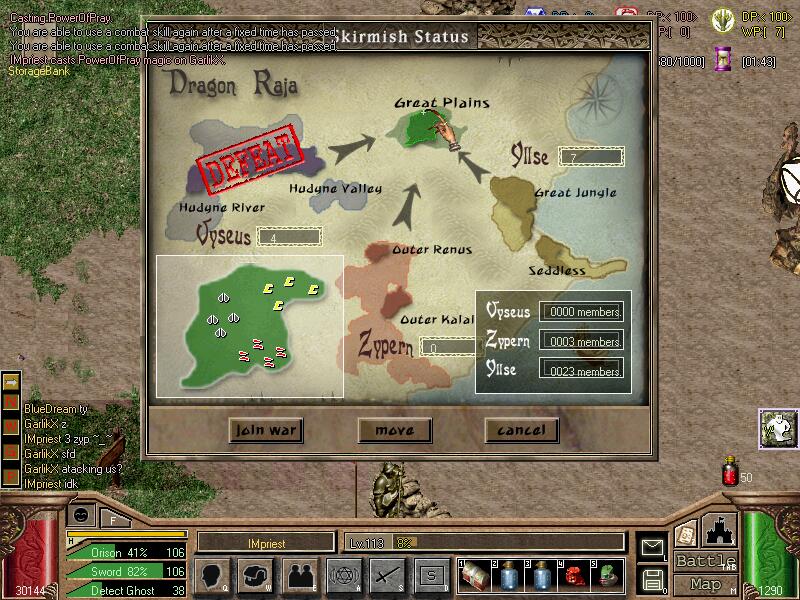800x600 pixels.
Task: Use the blue potion in quick slot 2
Action: [508, 575]
